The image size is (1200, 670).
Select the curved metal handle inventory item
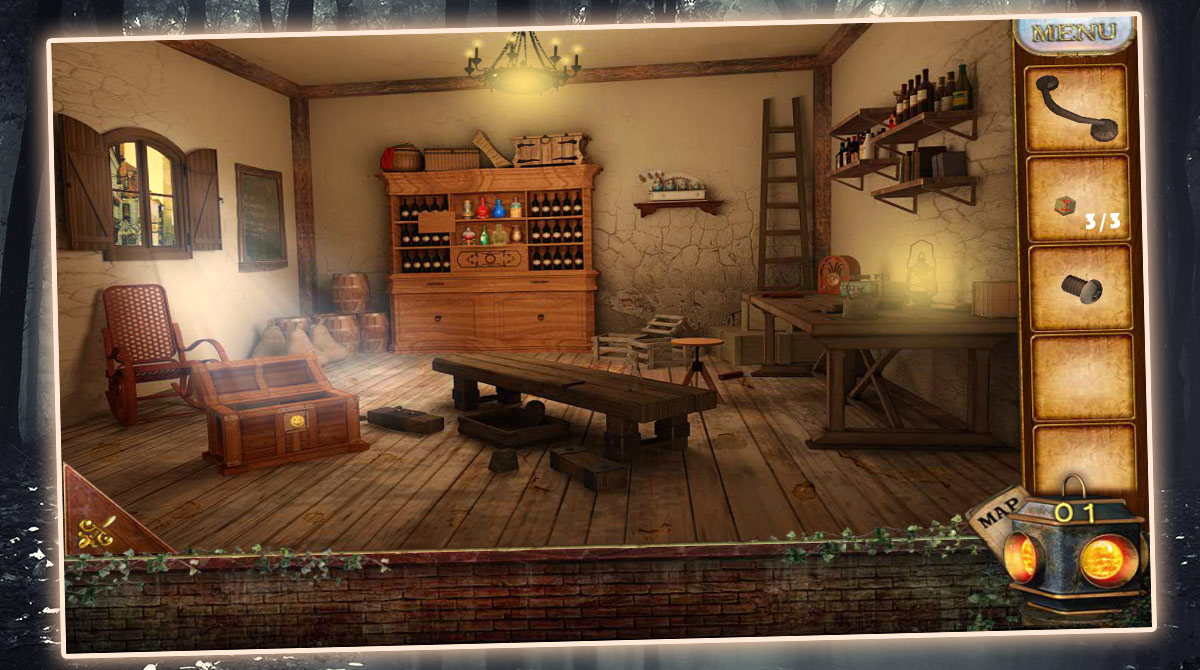[x=1076, y=107]
